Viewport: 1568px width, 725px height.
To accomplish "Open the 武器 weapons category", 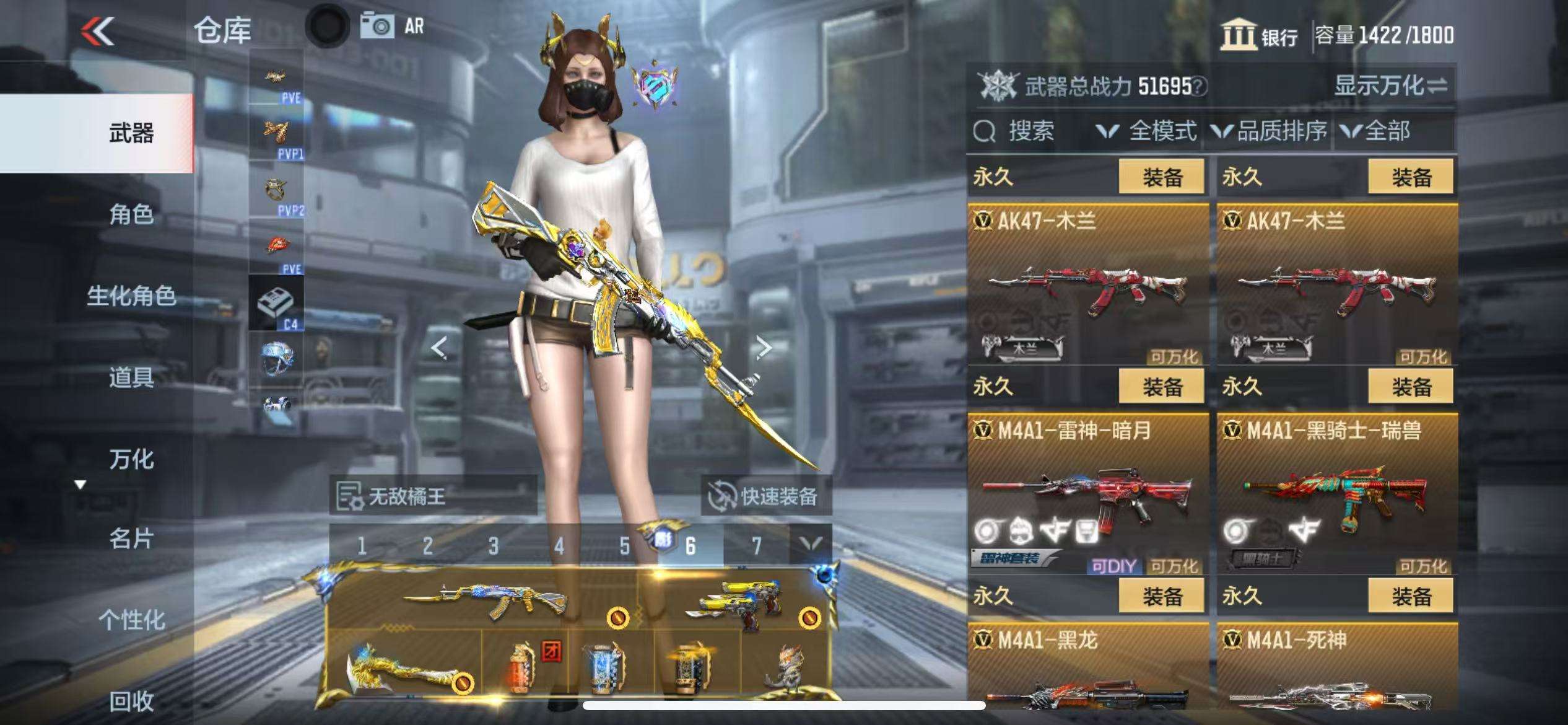I will pos(131,133).
